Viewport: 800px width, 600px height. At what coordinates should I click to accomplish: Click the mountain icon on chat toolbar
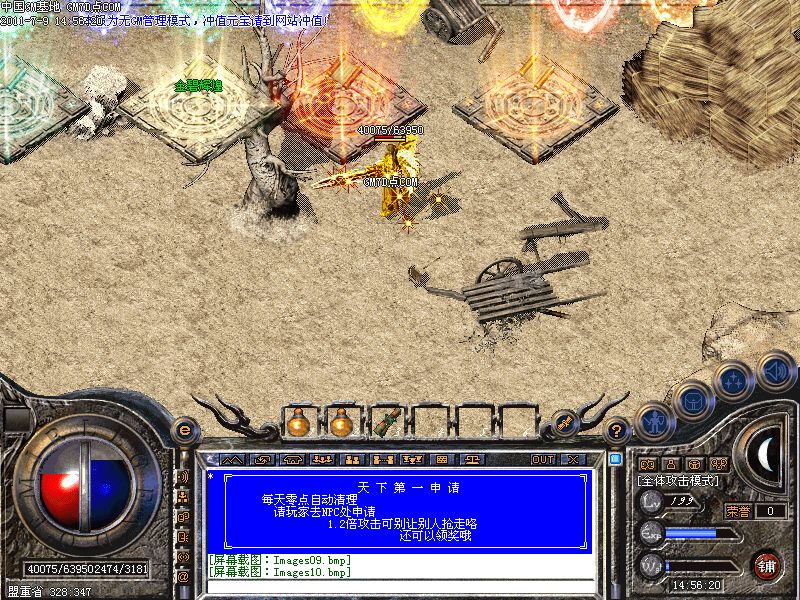pyautogui.click(x=232, y=460)
